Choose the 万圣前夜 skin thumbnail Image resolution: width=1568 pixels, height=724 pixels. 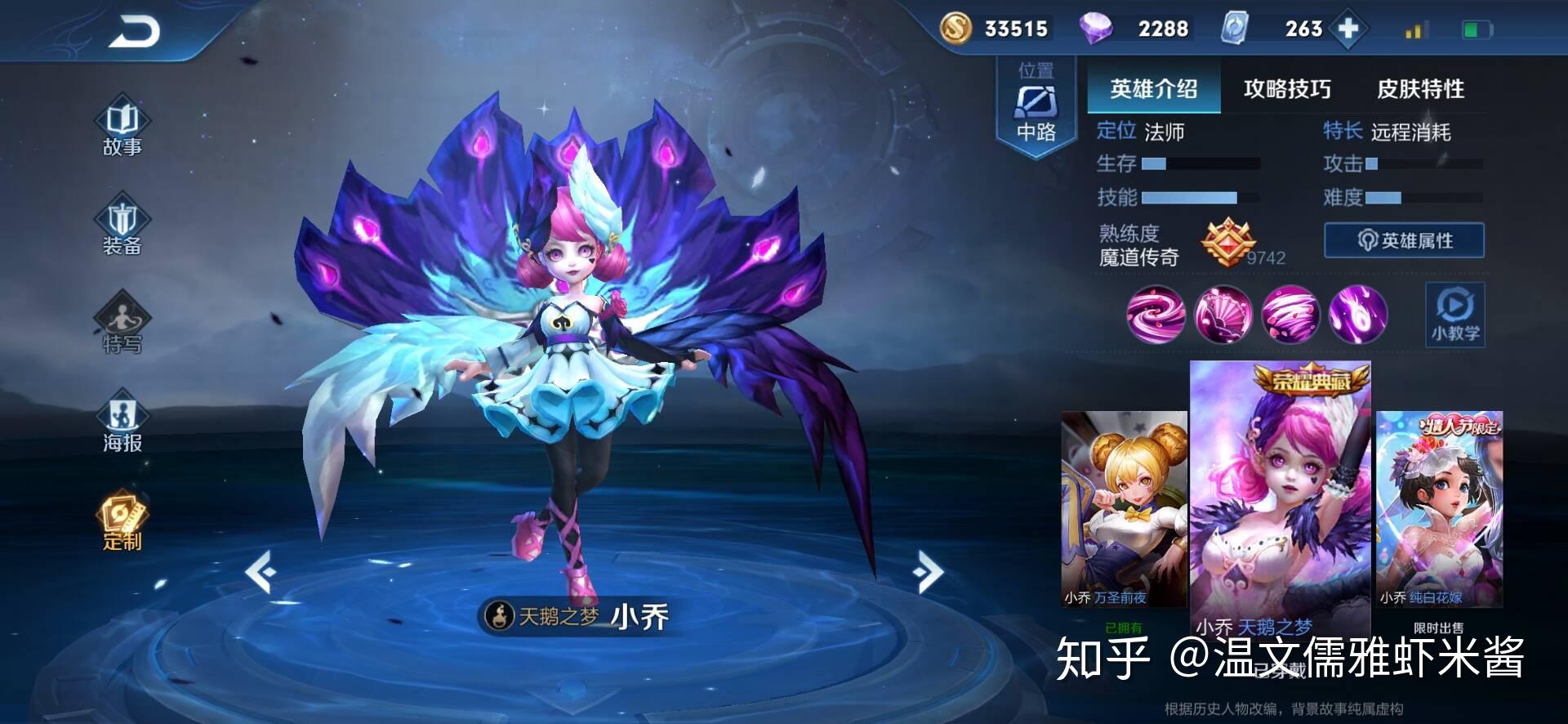1124,508
